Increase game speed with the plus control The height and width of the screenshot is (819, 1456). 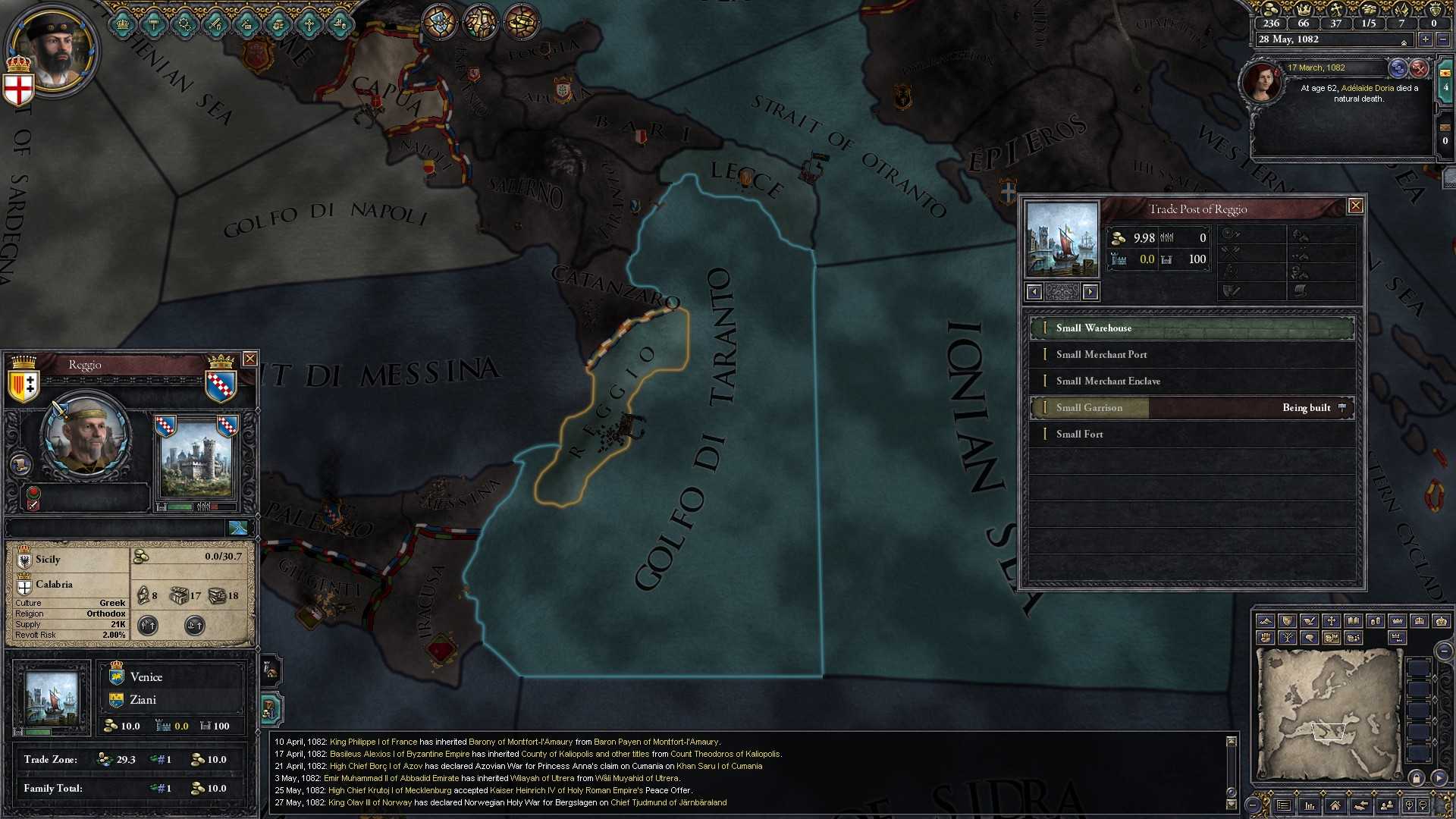[1426, 40]
